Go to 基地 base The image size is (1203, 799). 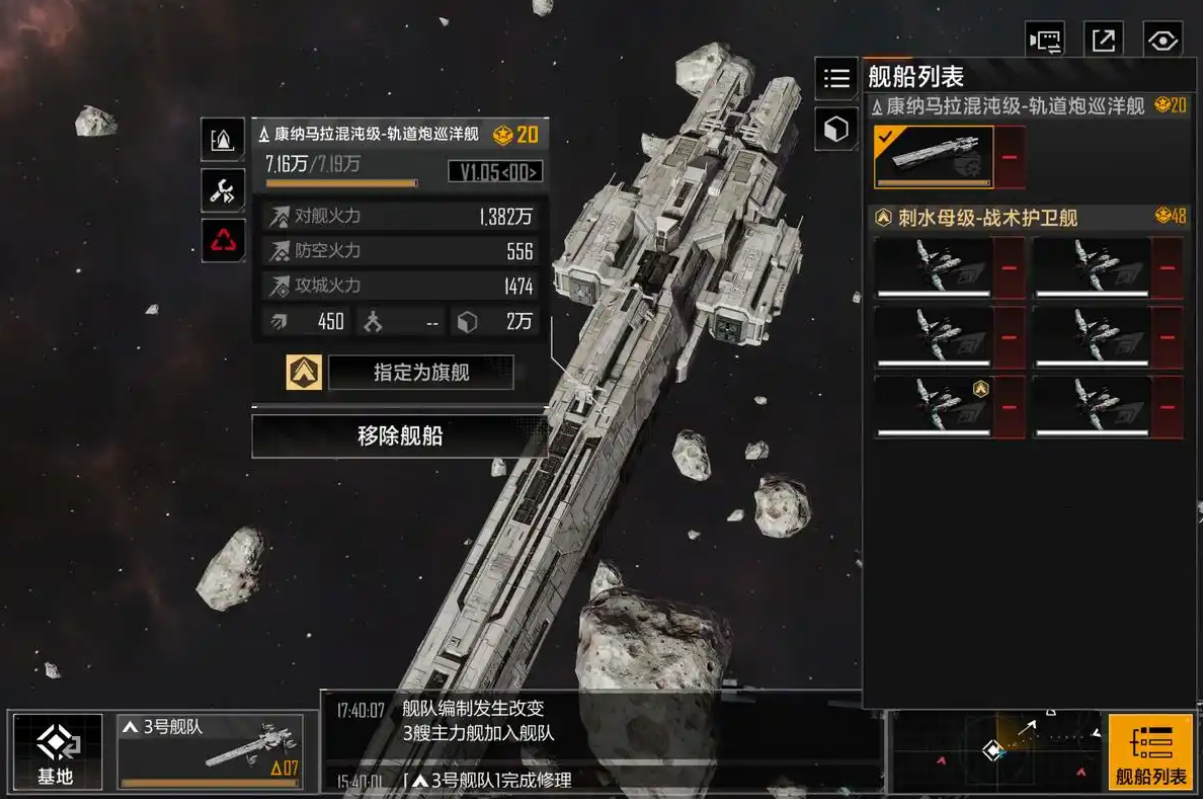56,752
